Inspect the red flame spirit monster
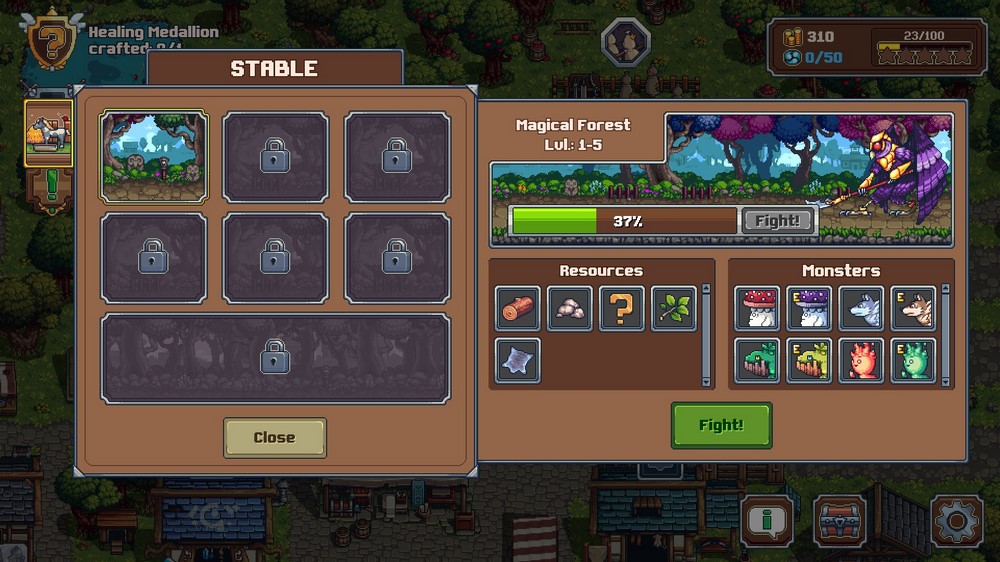 861,360
